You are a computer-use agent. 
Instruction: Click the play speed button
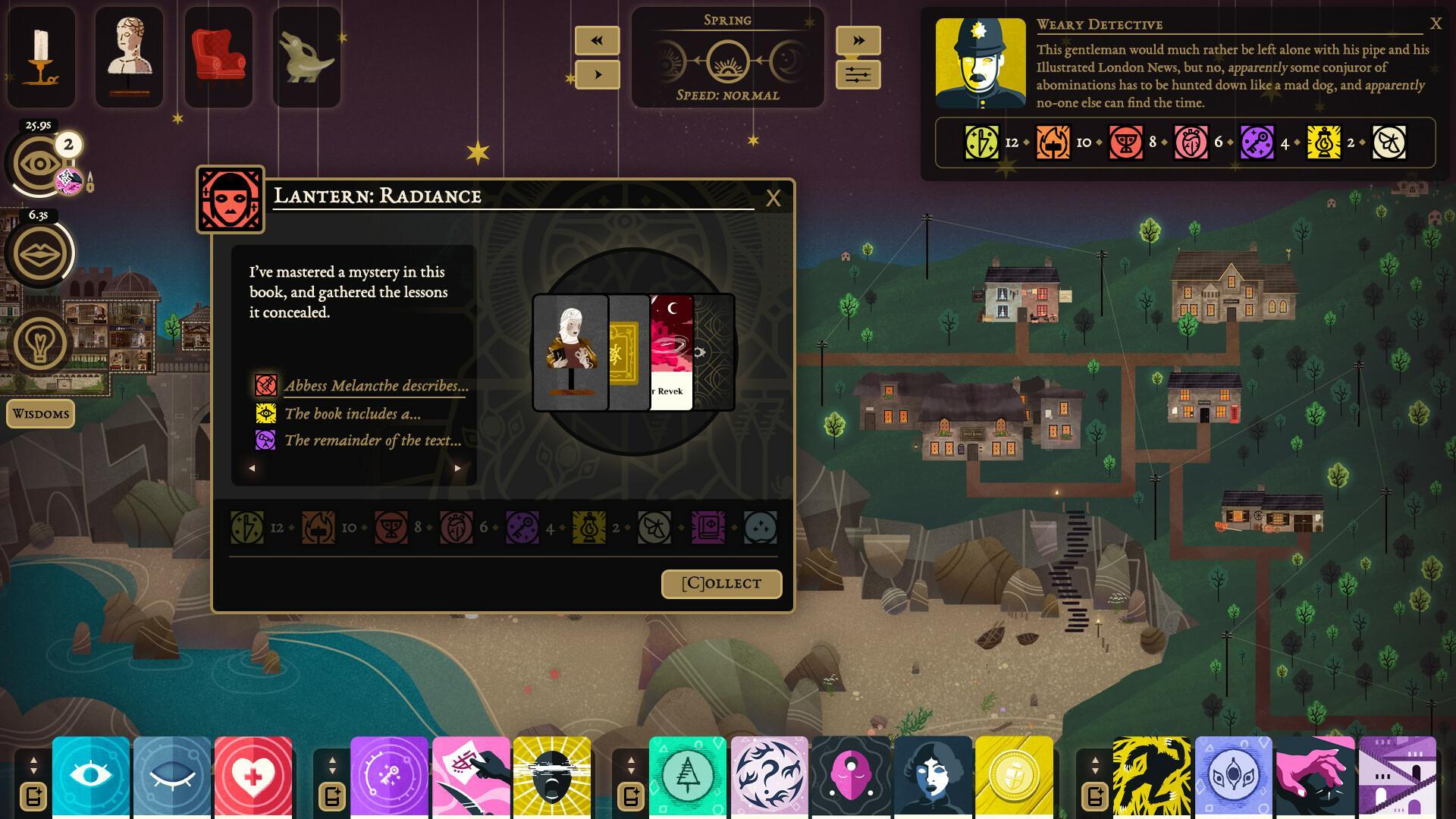(597, 75)
